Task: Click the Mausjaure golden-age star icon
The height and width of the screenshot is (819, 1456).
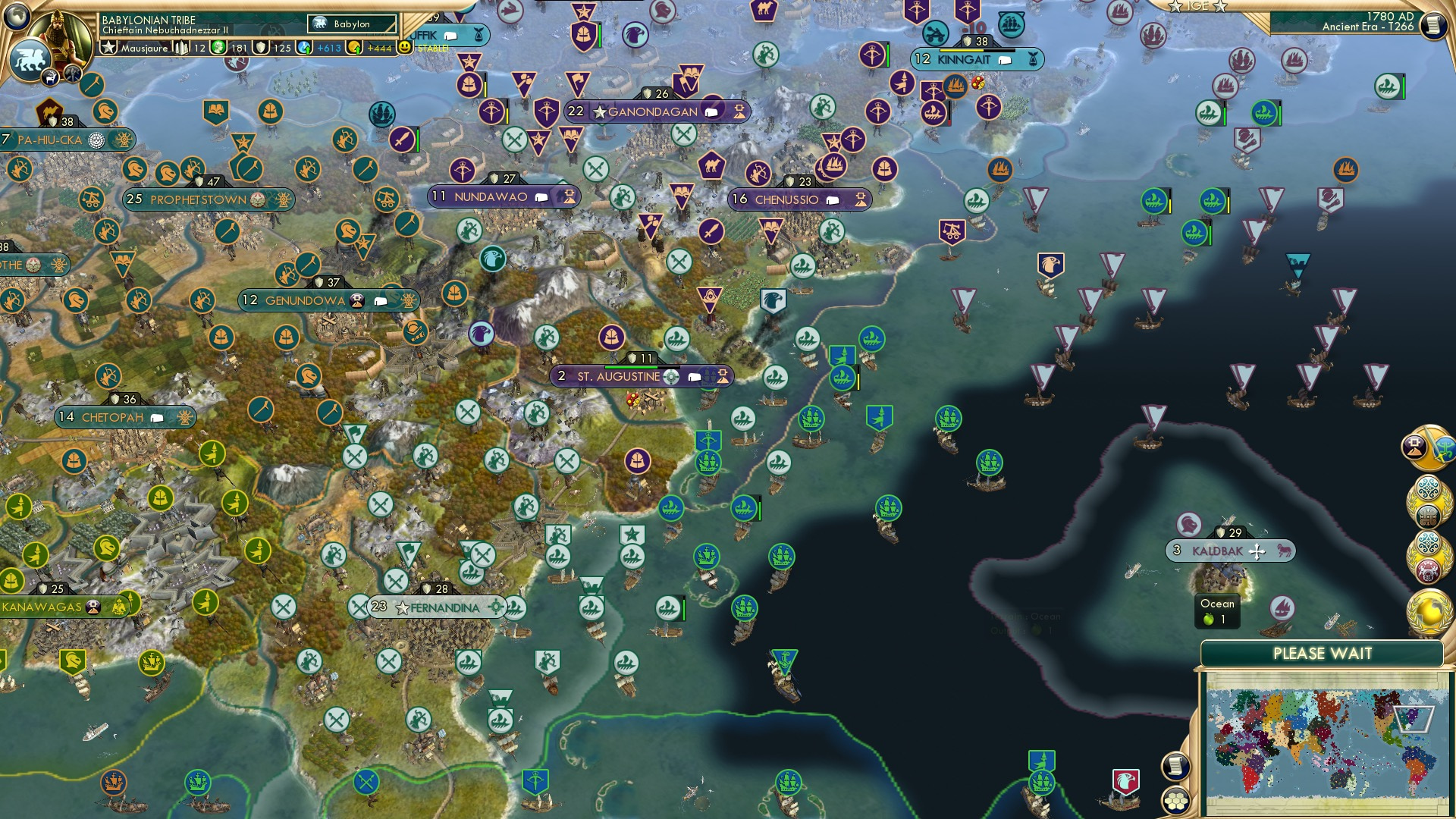Action: click(x=107, y=47)
